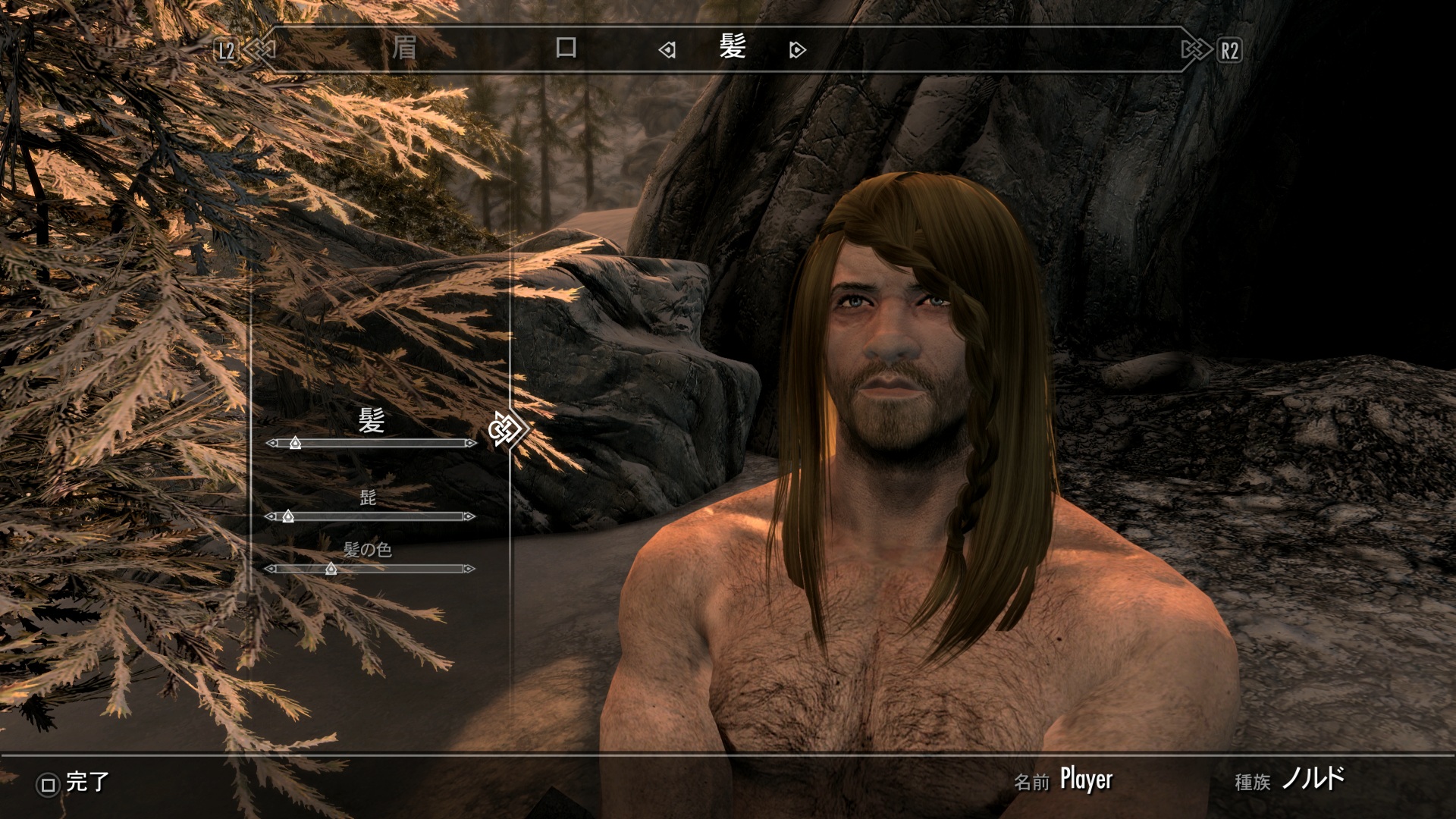Select the 髪 (hair) tab heading
This screenshot has height=819, width=1456.
tap(733, 49)
